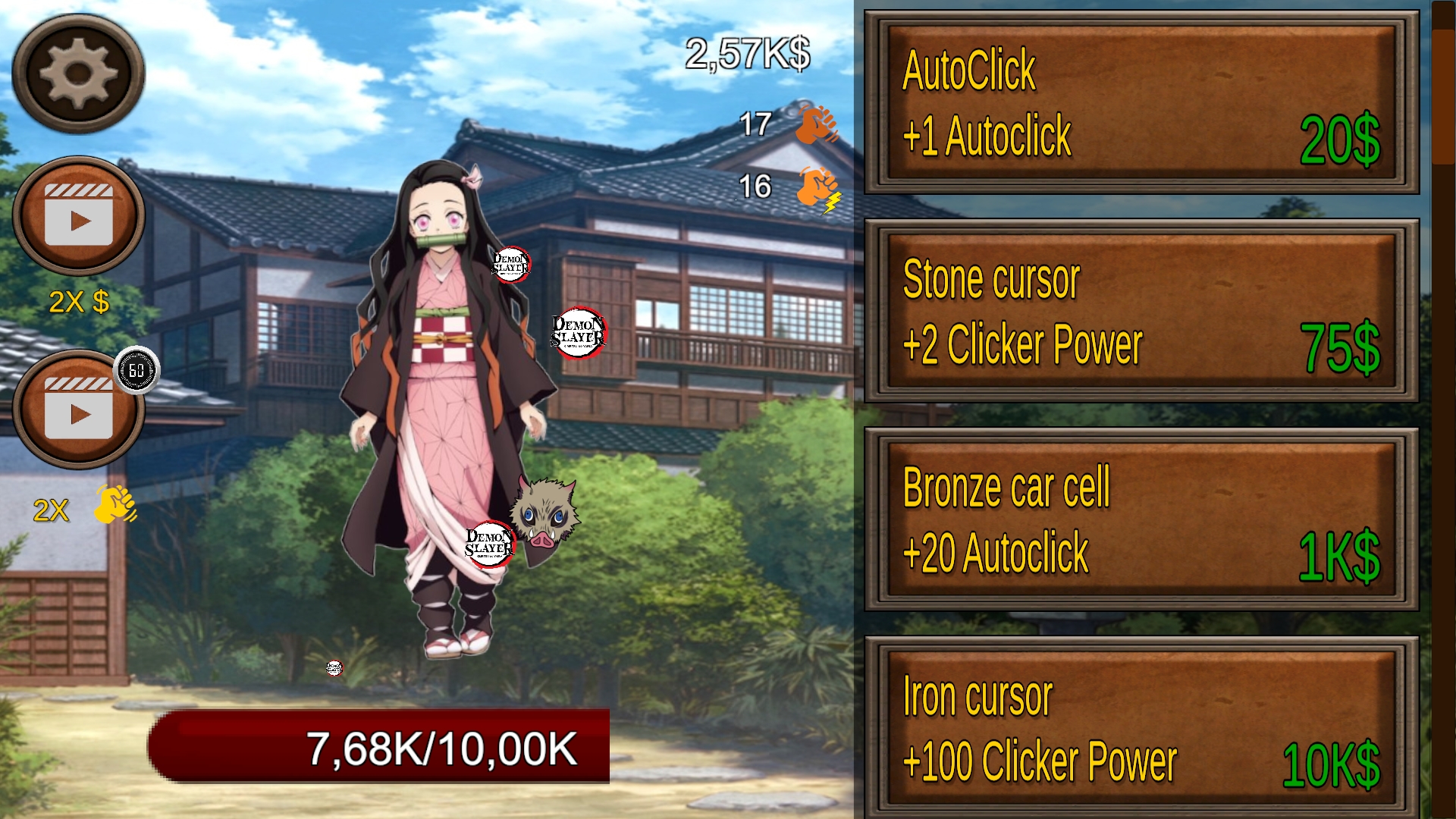Click the Inosuke boar head icon on Nezuko
1456x819 pixels.
click(544, 517)
